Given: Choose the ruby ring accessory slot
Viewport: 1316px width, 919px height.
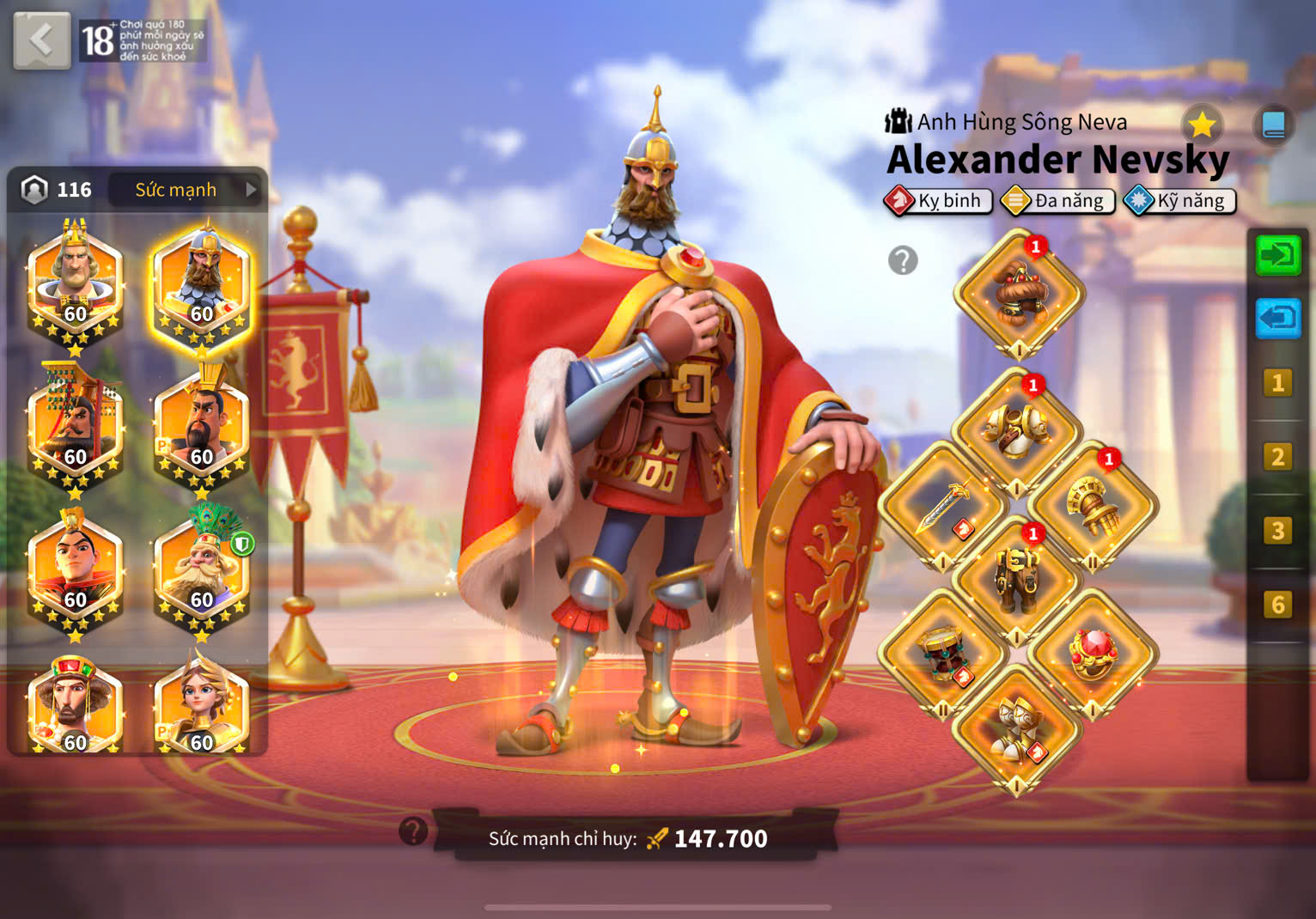Looking at the screenshot, I should [1092, 654].
